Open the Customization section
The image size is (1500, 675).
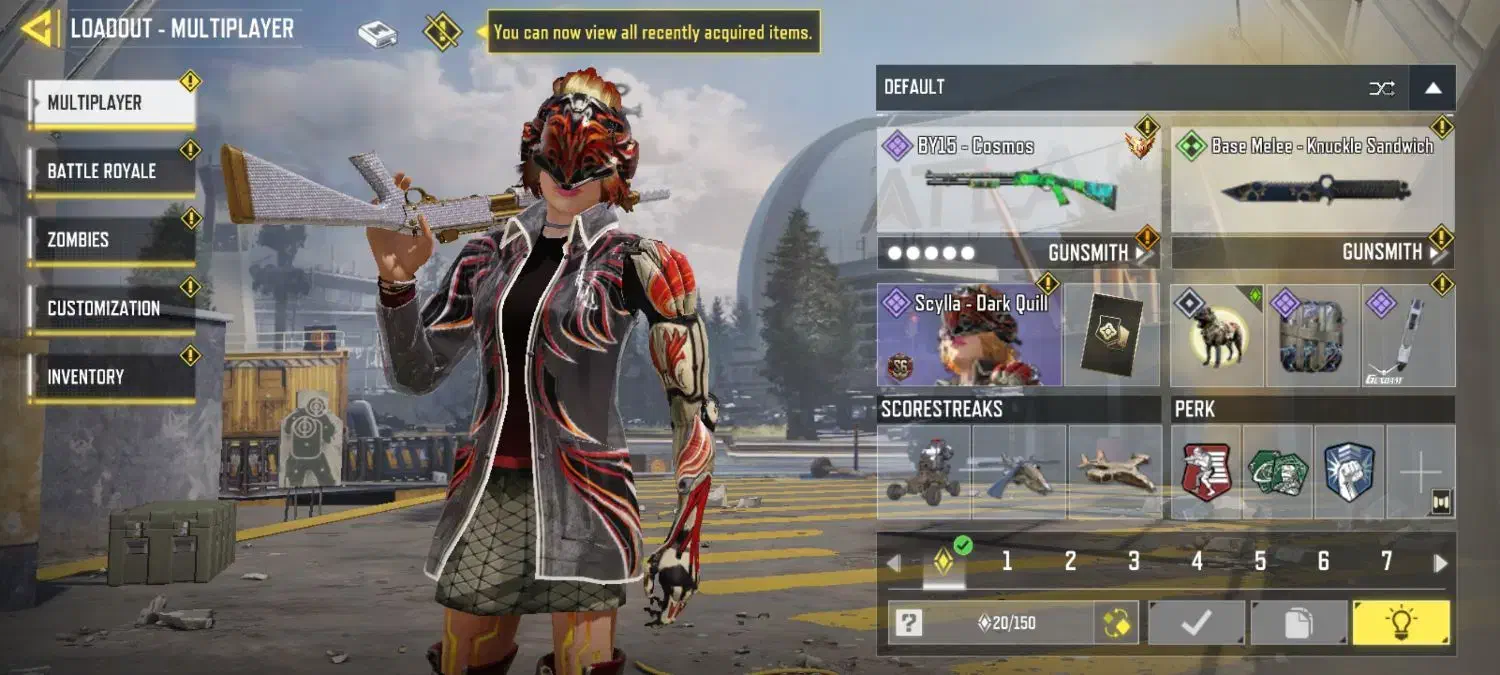(x=112, y=308)
